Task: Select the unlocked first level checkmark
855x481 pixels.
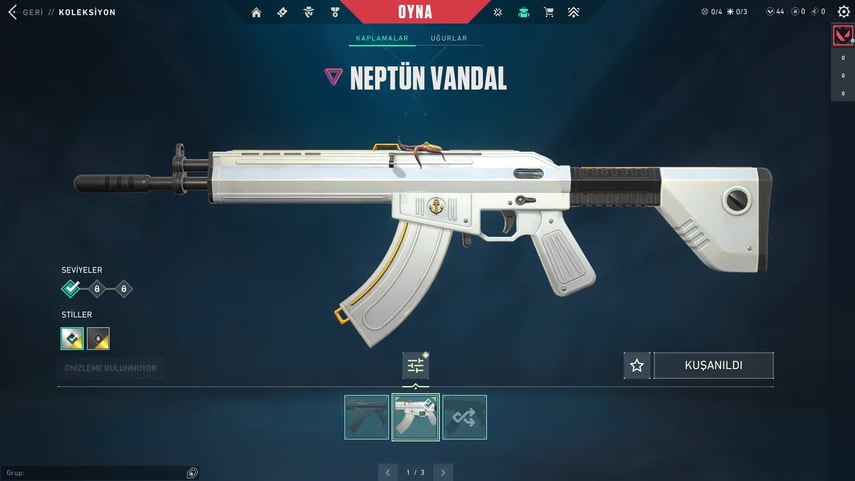Action: pyautogui.click(x=71, y=289)
